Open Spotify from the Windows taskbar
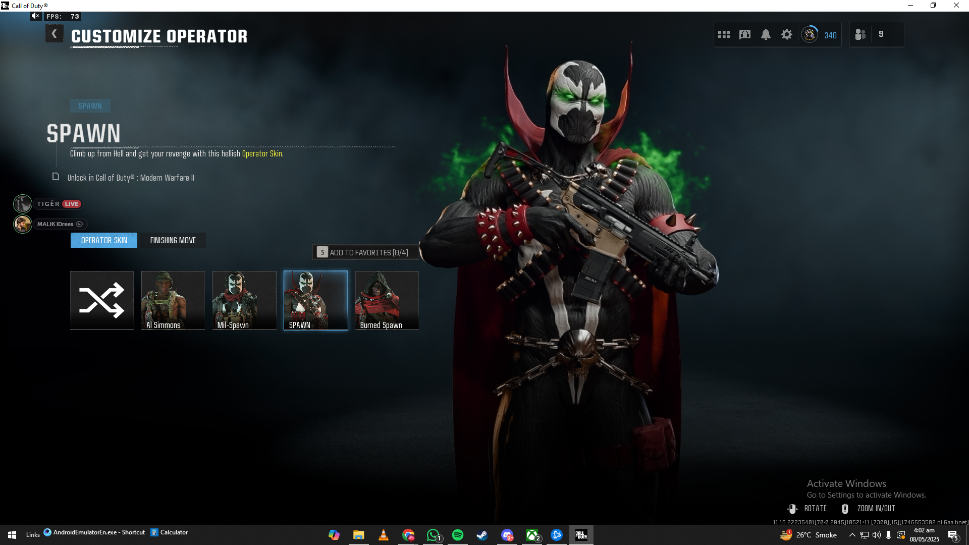This screenshot has width=969, height=545. coord(458,535)
